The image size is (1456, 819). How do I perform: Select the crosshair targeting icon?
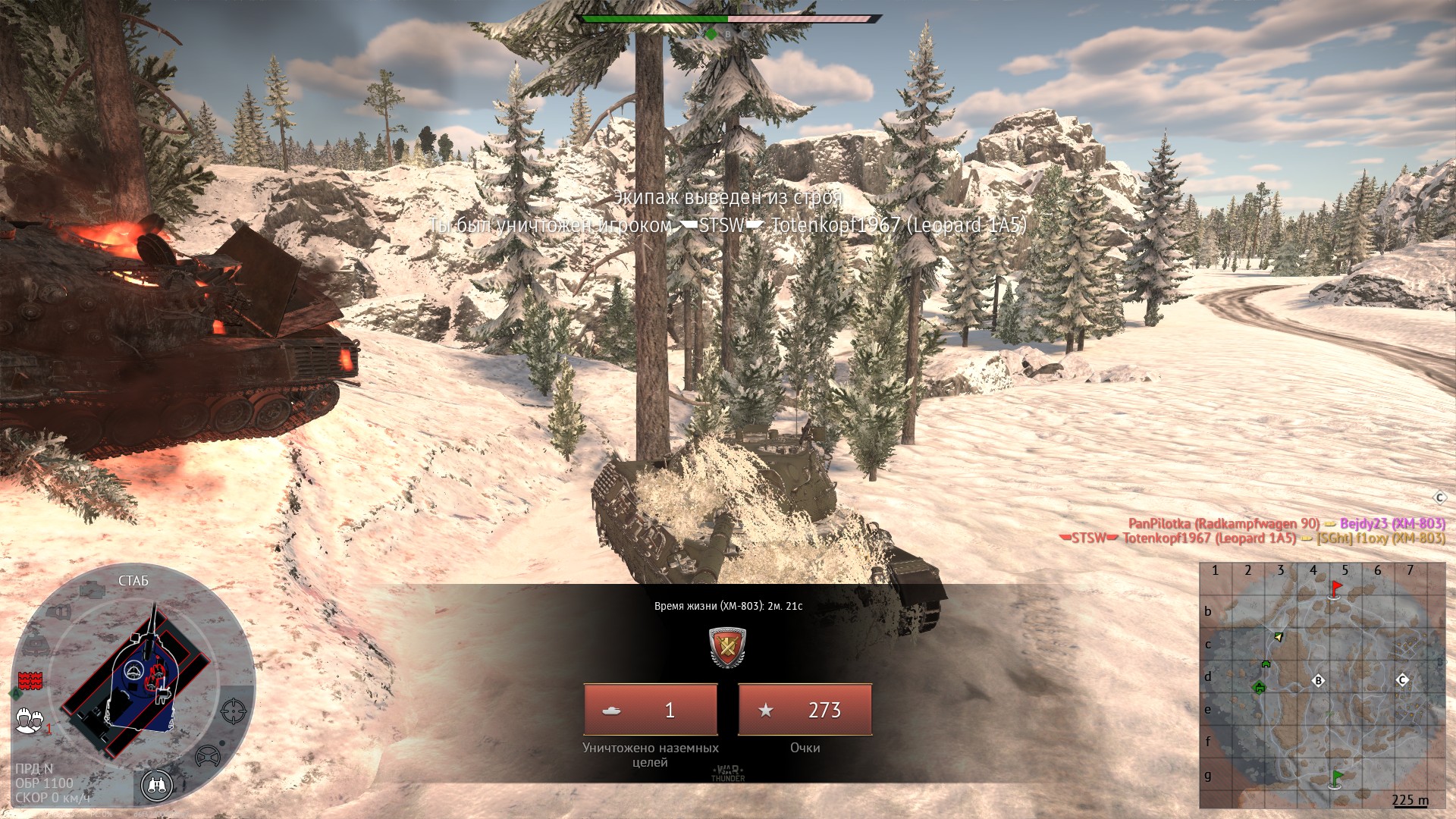tap(233, 711)
